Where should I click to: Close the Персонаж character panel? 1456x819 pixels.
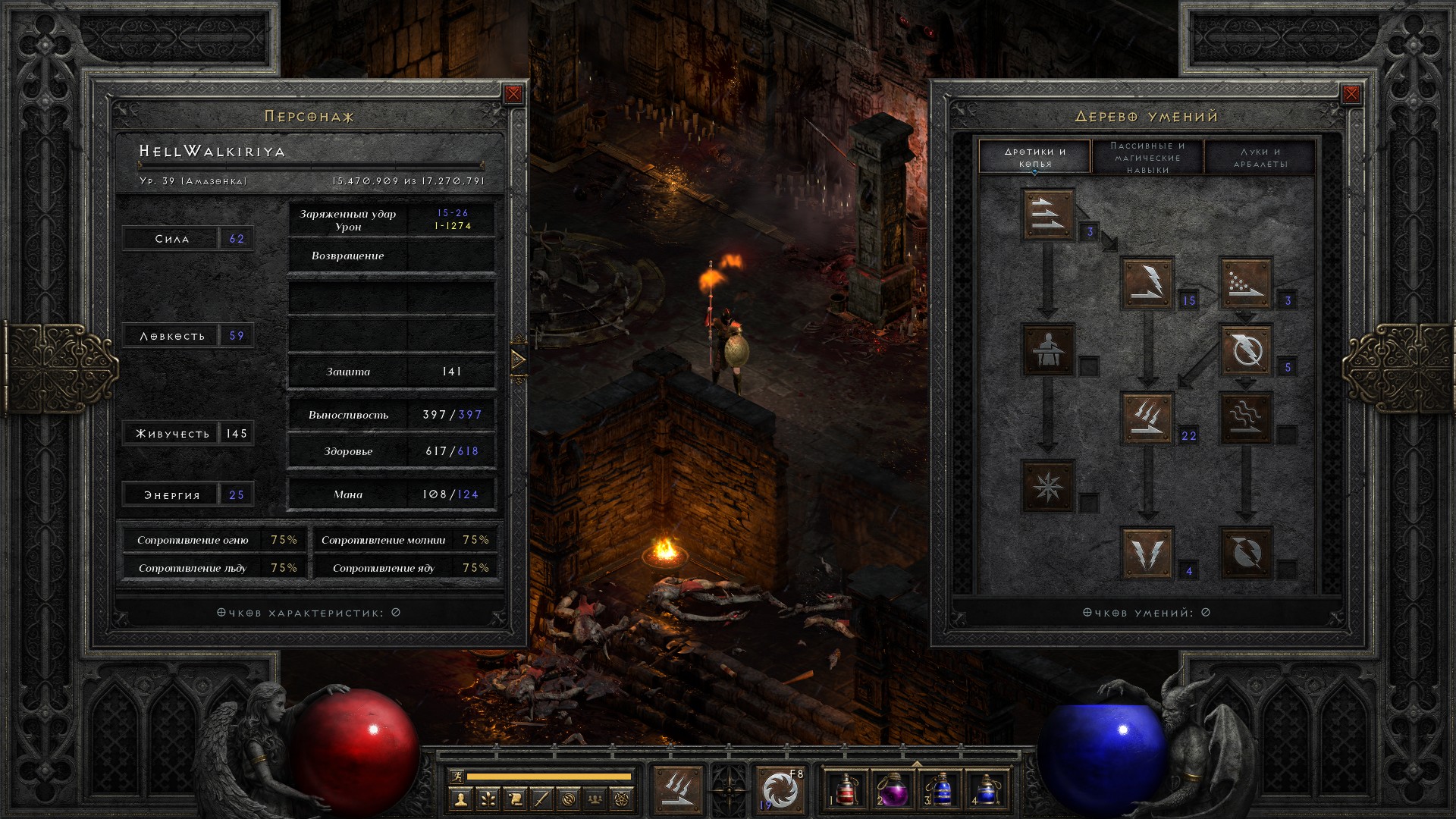point(513,94)
